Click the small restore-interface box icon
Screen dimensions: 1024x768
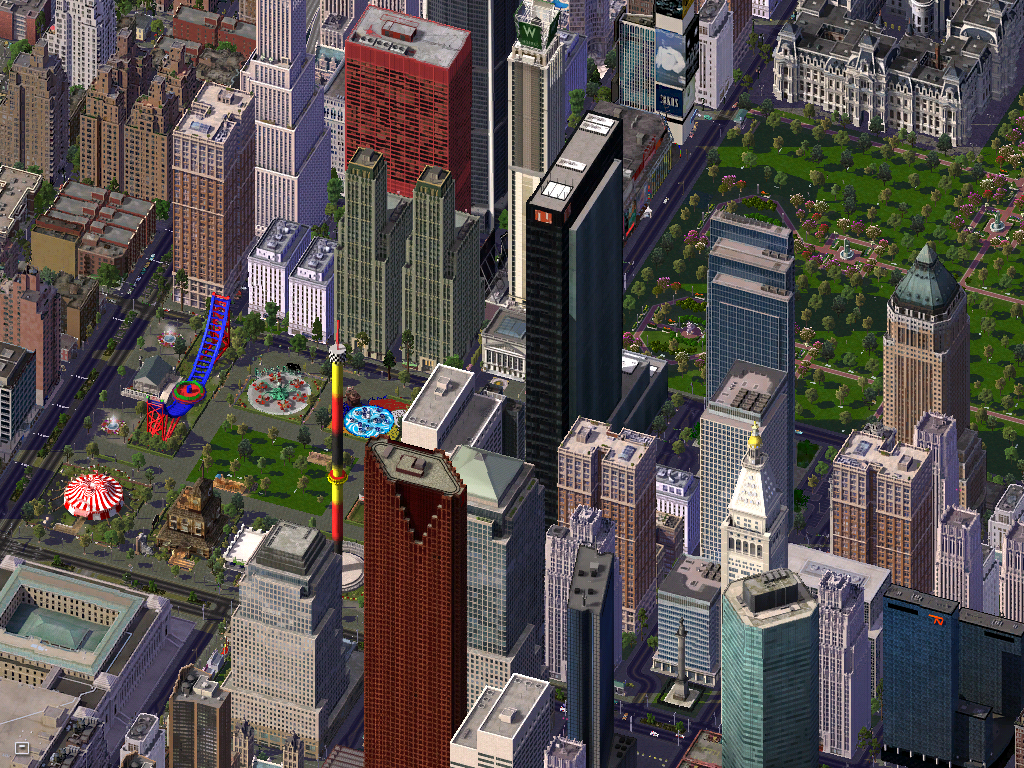click(22, 747)
